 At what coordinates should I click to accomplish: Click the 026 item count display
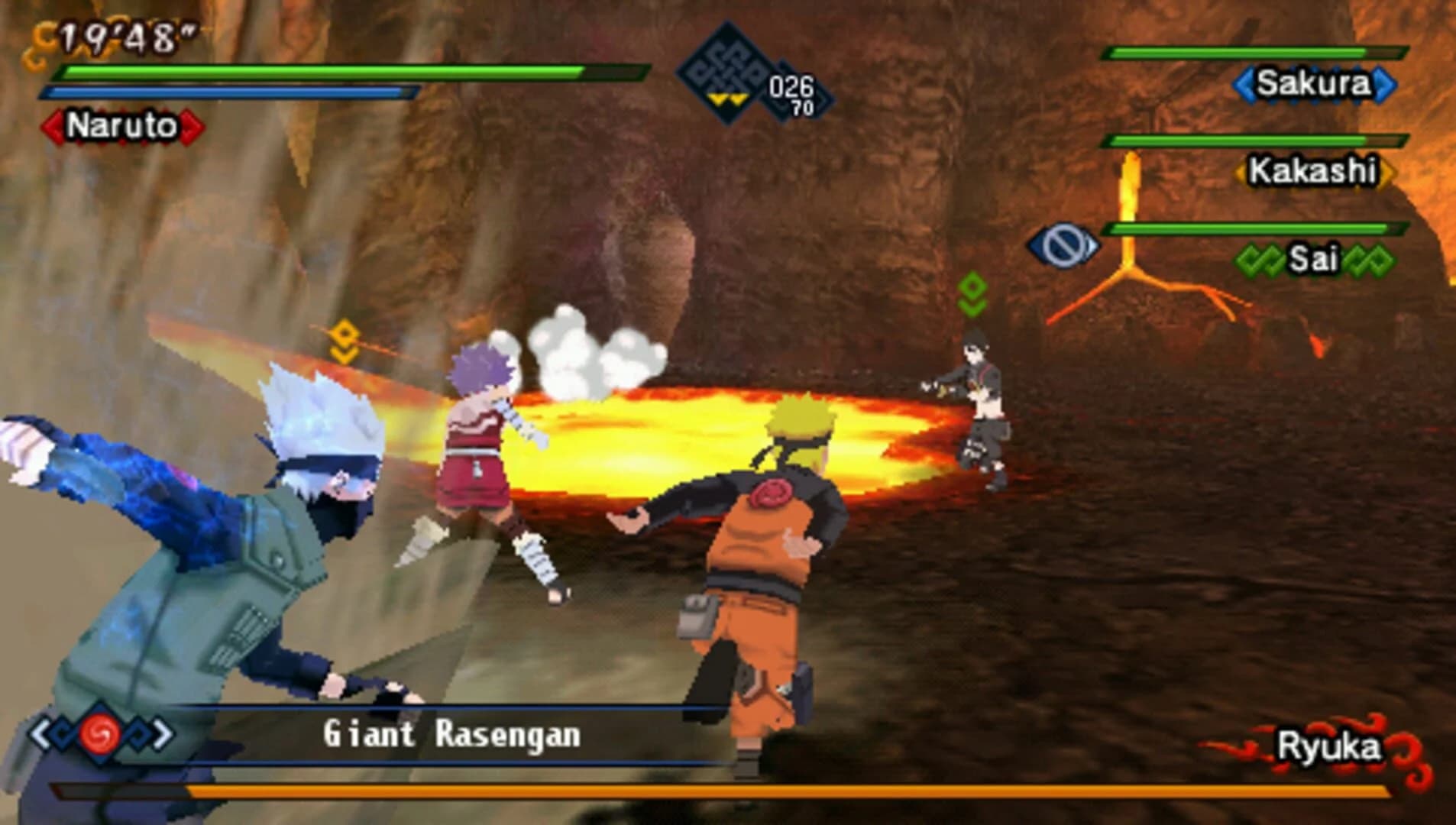coord(792,86)
